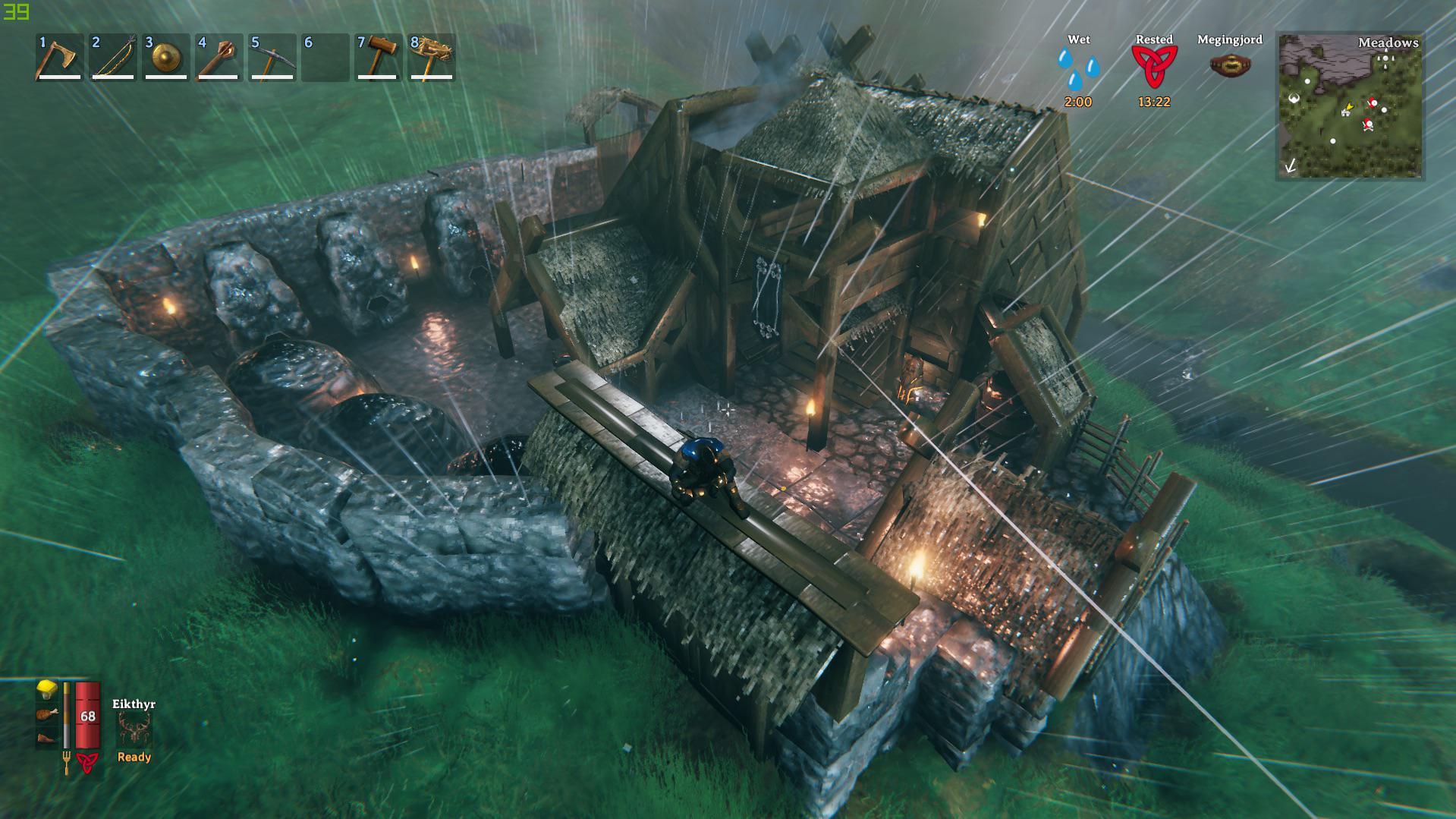Click the Rested status effect icon
1456x819 pixels.
(x=1154, y=68)
